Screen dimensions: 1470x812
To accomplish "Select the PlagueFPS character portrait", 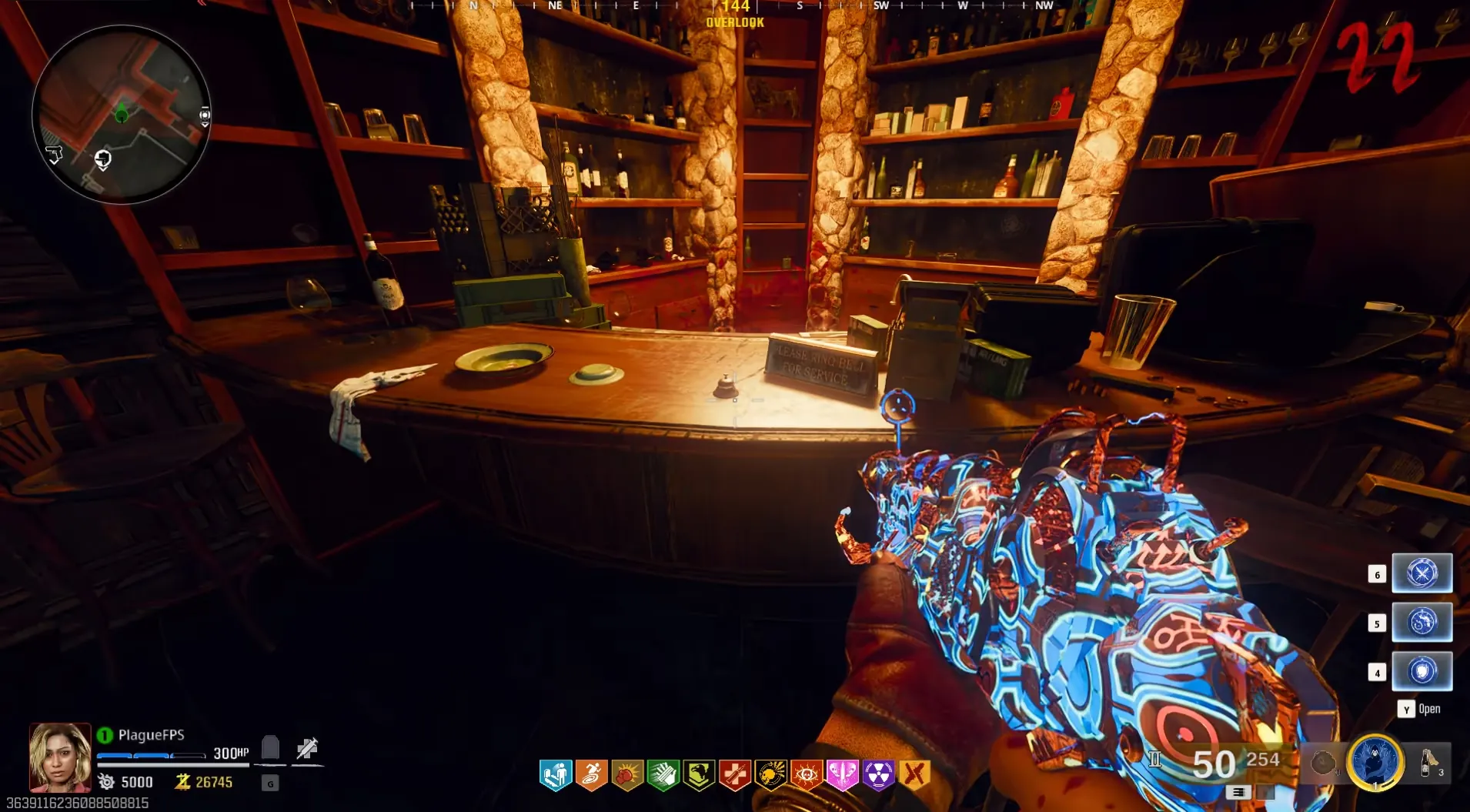I will (x=60, y=757).
